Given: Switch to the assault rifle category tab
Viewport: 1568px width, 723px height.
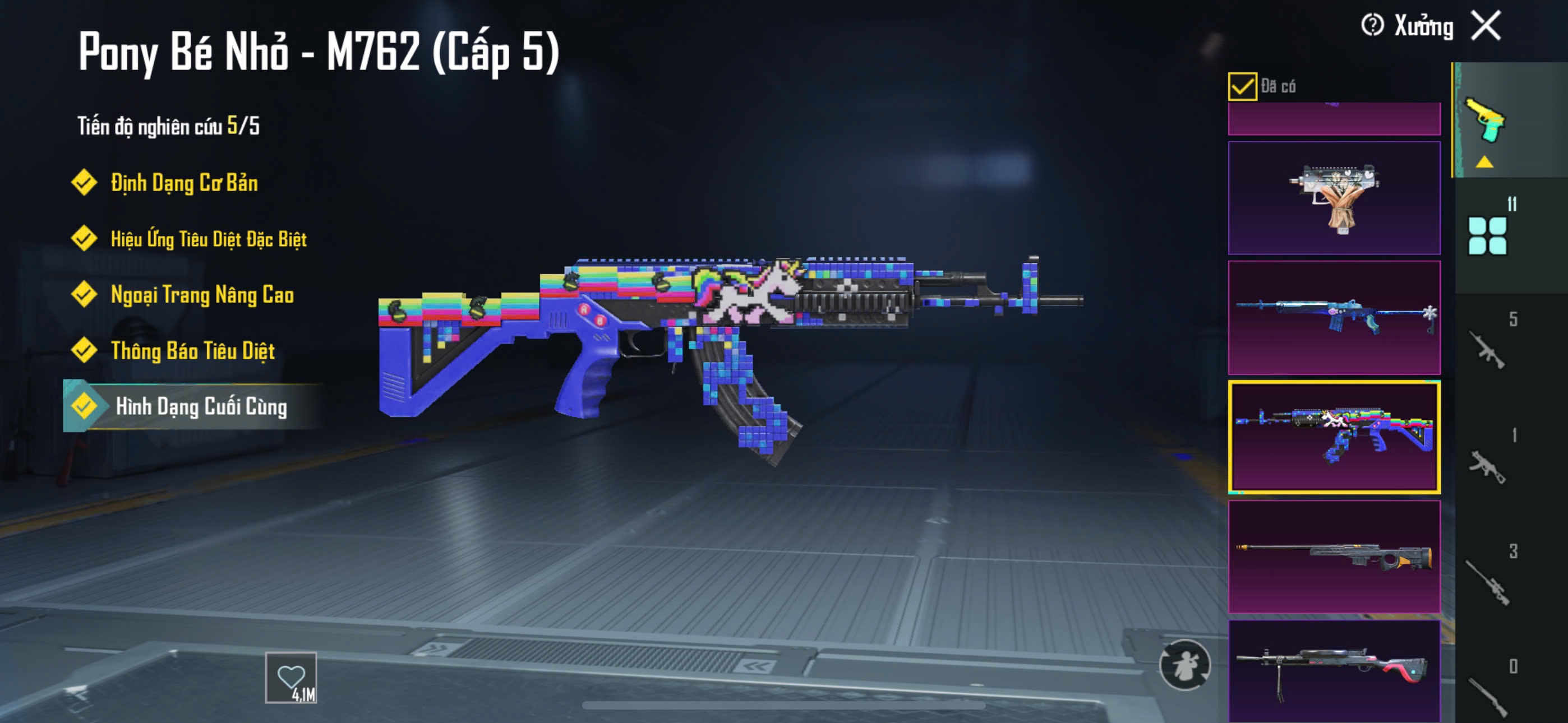Looking at the screenshot, I should (x=1487, y=349).
